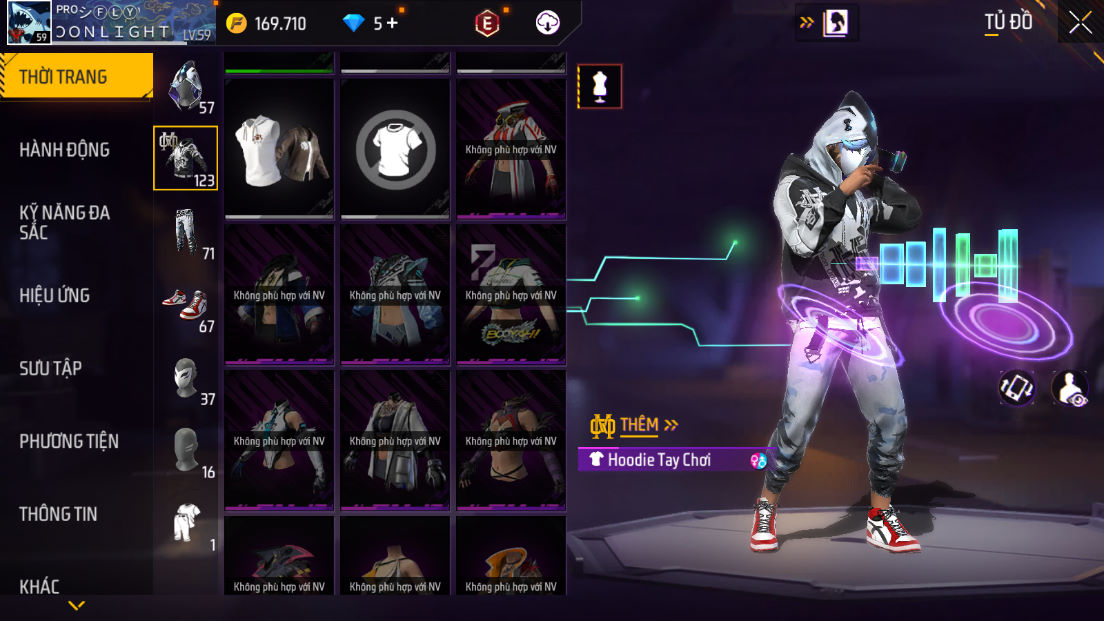Select the tops subcategory with 123 items
Viewport: 1104px width, 621px height.
click(185, 158)
